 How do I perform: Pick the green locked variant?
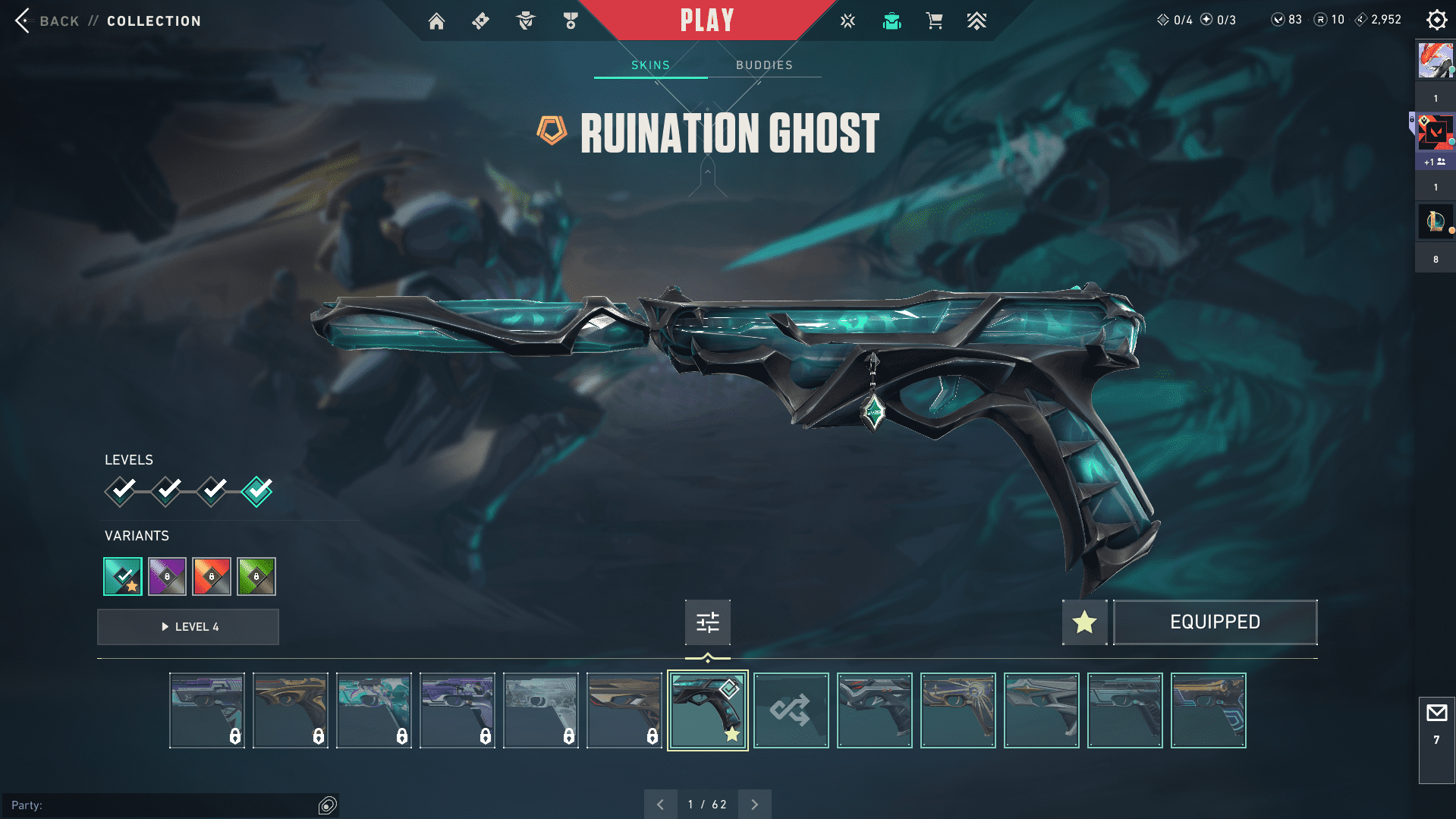256,576
